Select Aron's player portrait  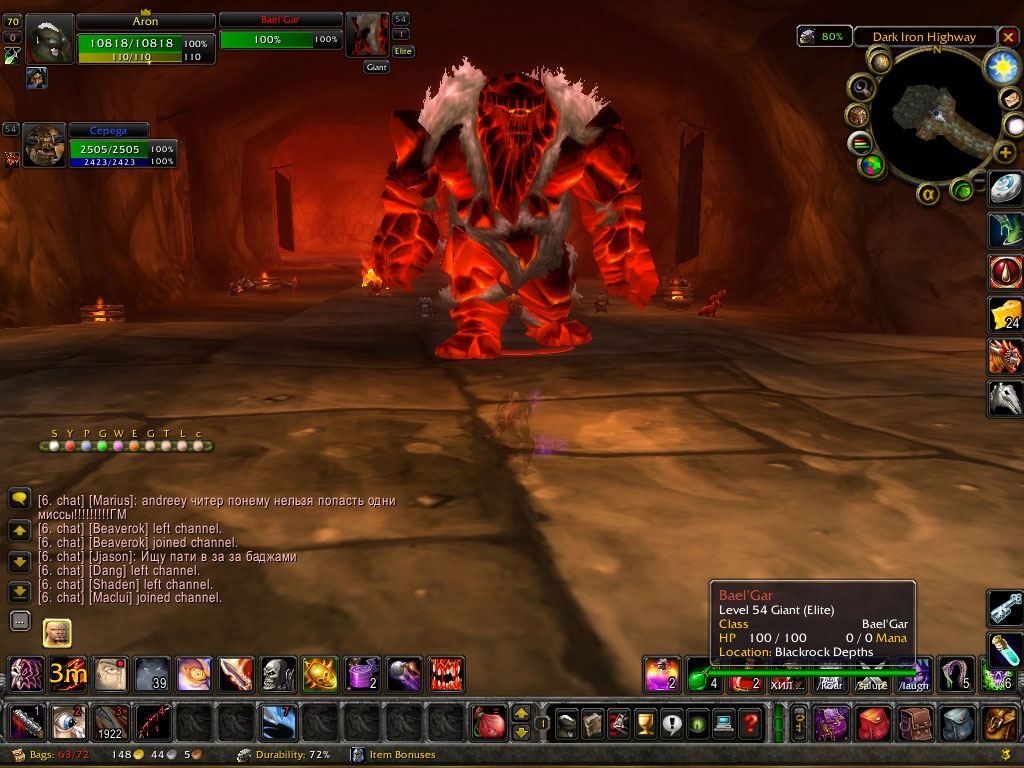point(50,39)
